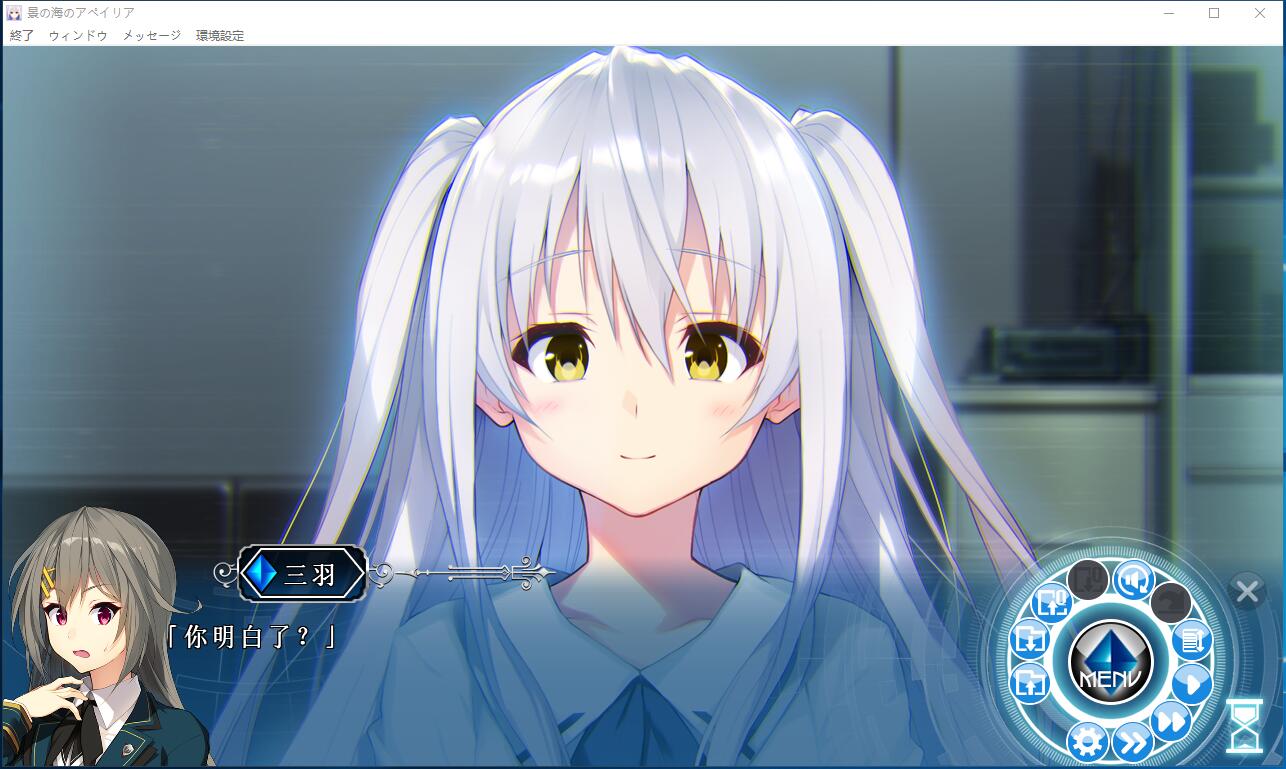Viewport: 1286px width, 769px height.
Task: Start auto-play with the single-triangle button
Action: pos(1191,684)
